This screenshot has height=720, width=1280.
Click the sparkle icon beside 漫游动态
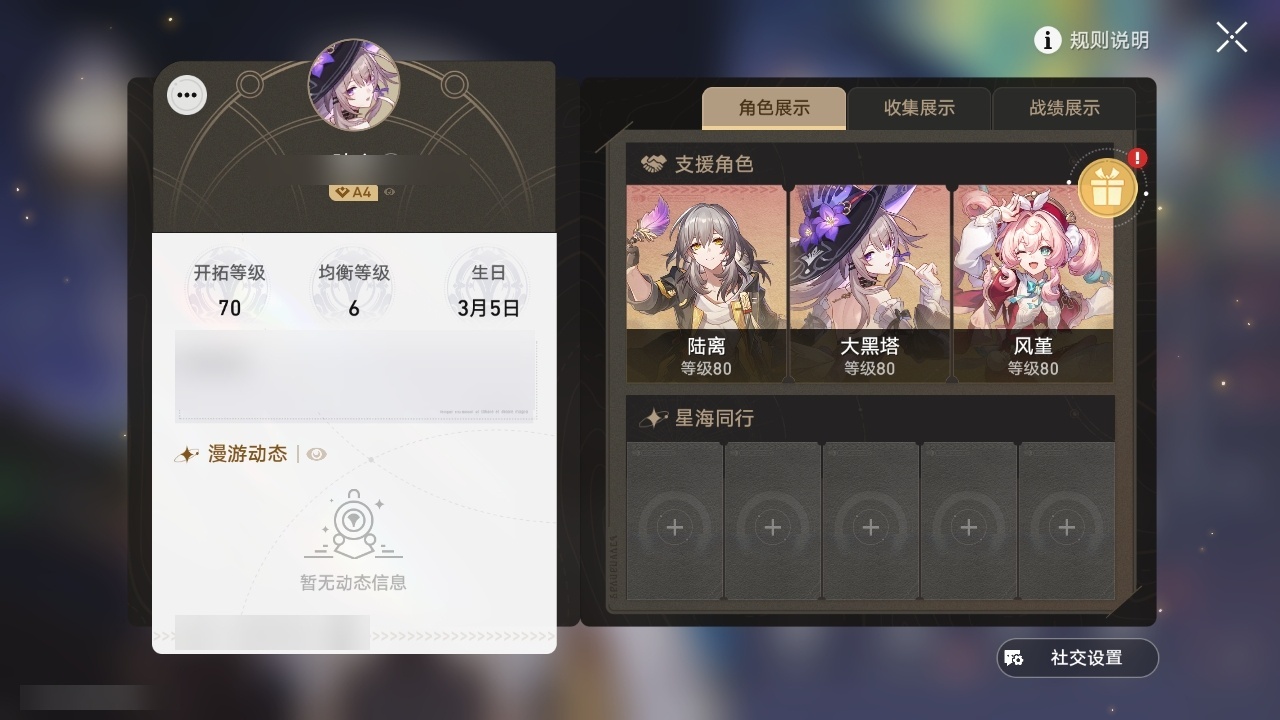[187, 453]
